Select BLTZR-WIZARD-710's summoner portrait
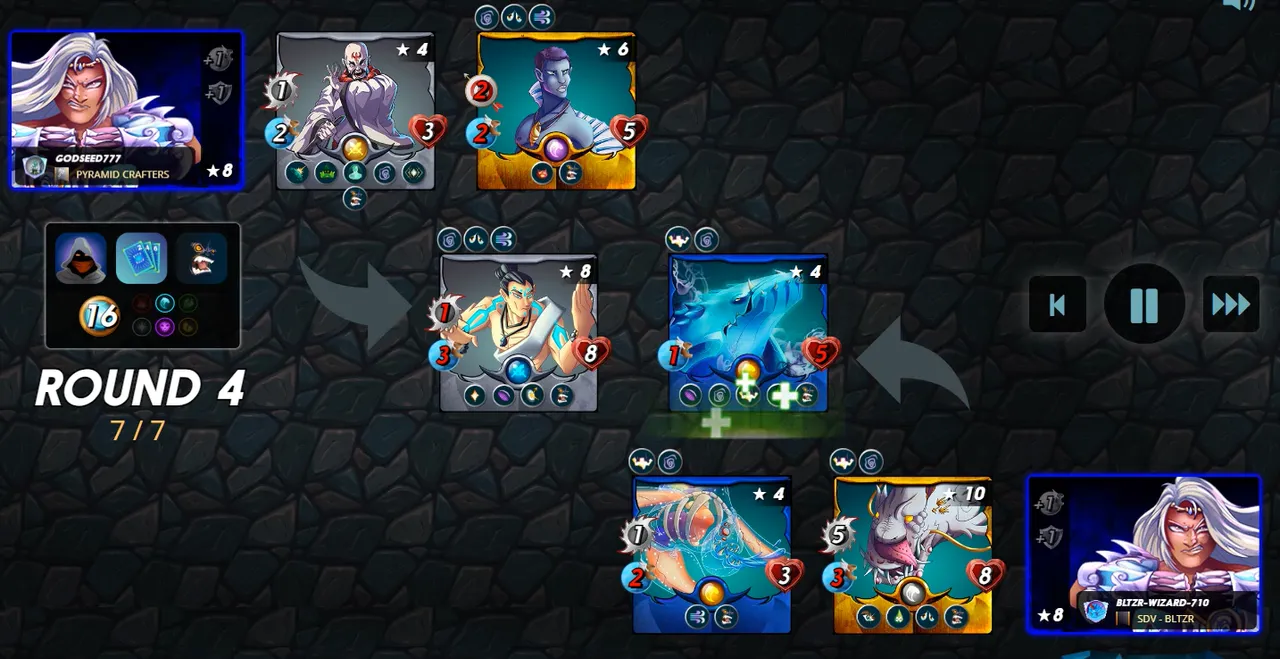 (1144, 553)
